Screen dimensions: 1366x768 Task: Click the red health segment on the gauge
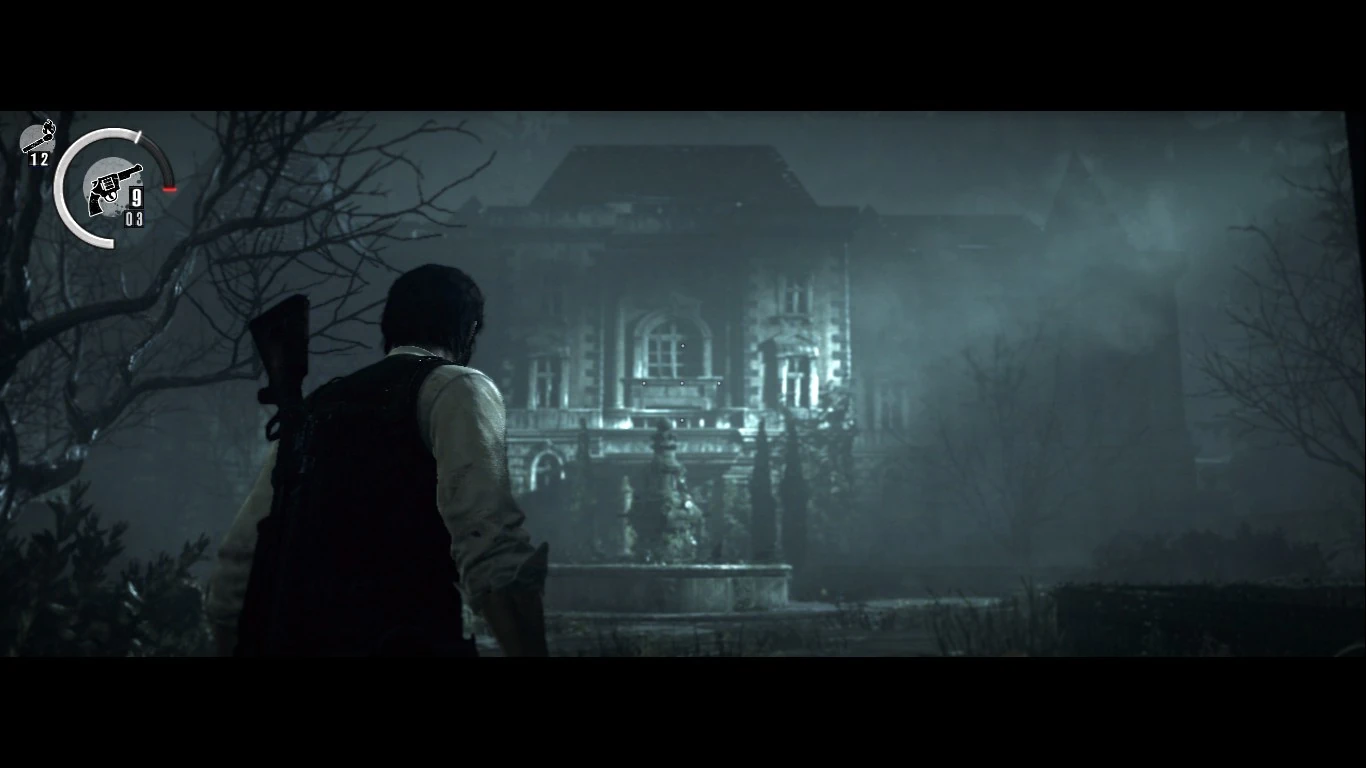(x=169, y=188)
